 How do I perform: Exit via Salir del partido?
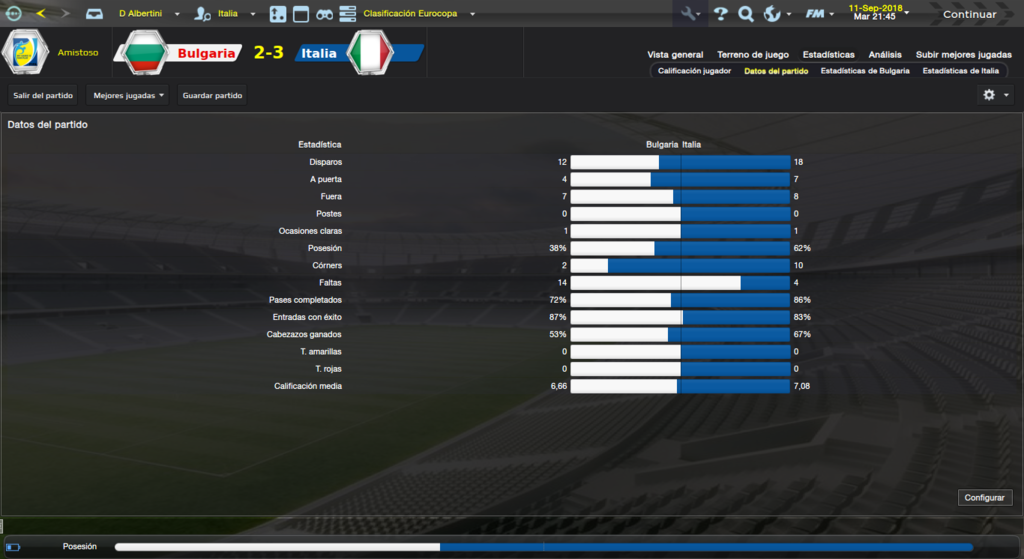click(x=43, y=95)
